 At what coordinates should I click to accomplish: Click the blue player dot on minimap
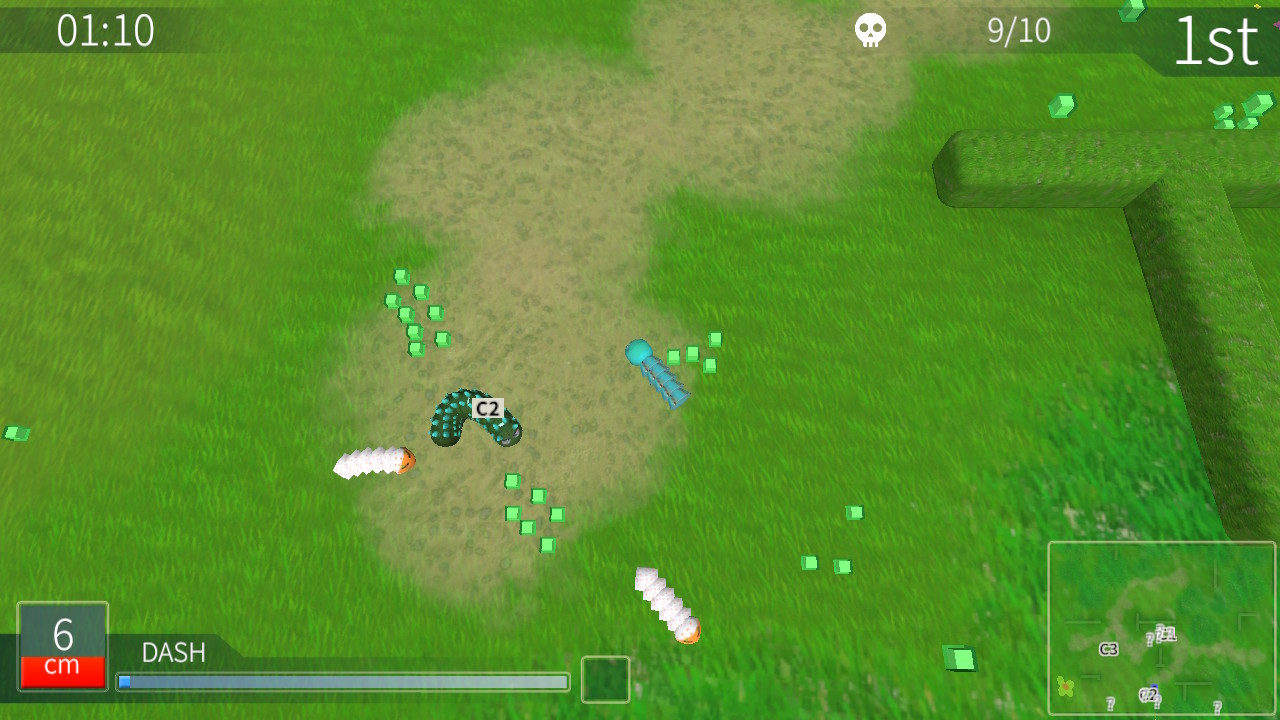(1154, 685)
